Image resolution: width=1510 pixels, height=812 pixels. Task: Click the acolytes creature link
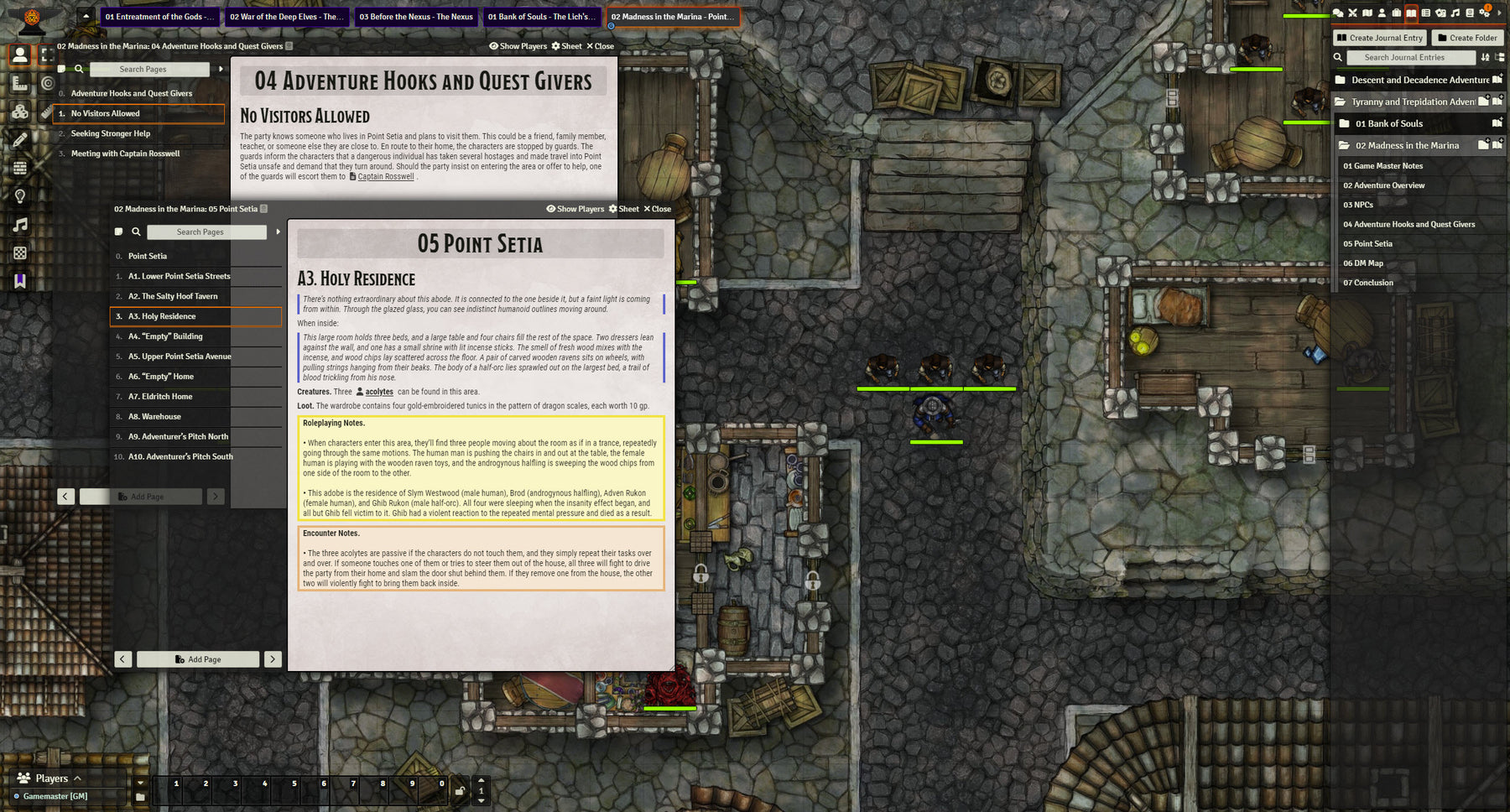[x=378, y=392]
